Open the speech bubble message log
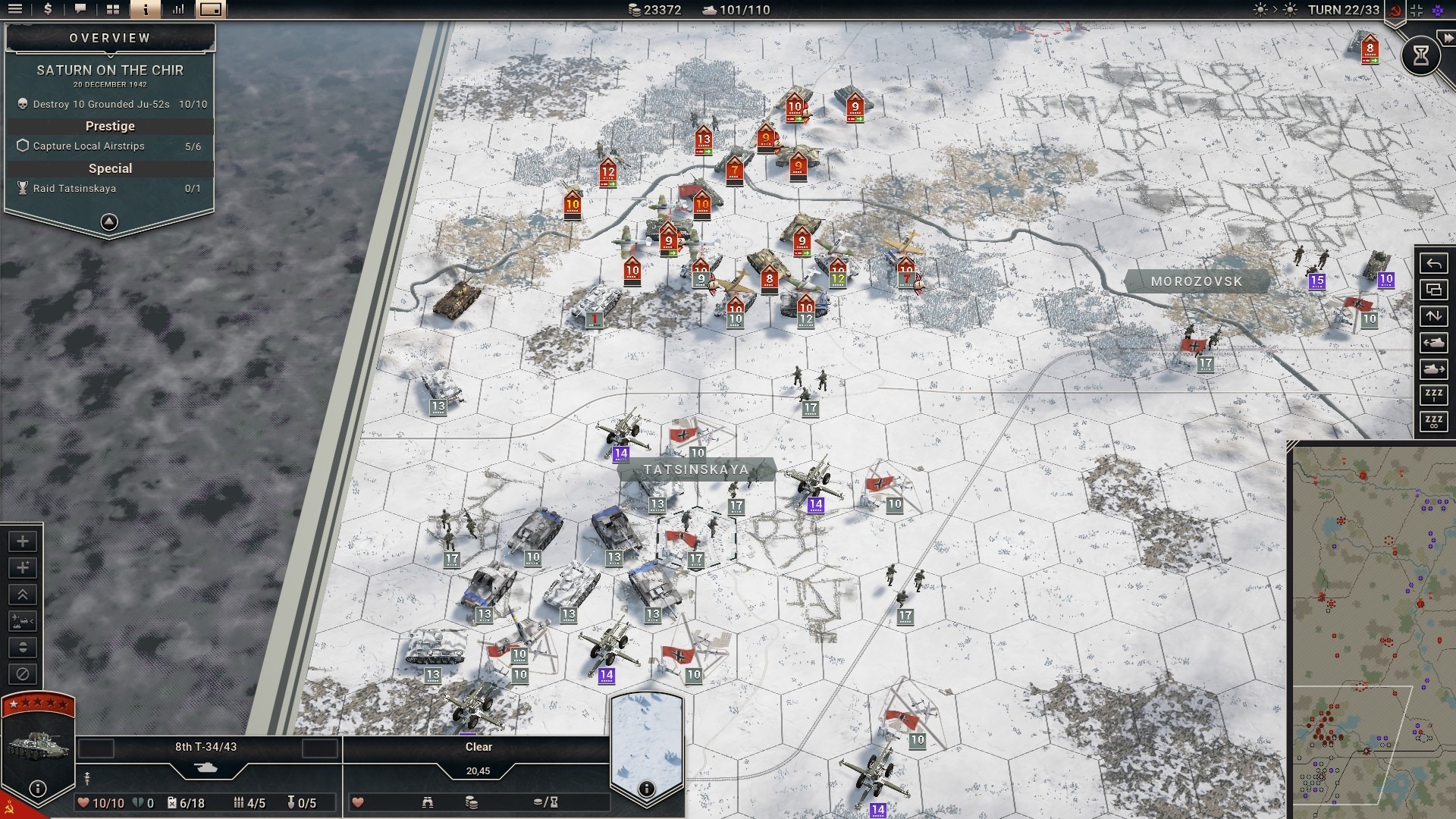 [80, 10]
